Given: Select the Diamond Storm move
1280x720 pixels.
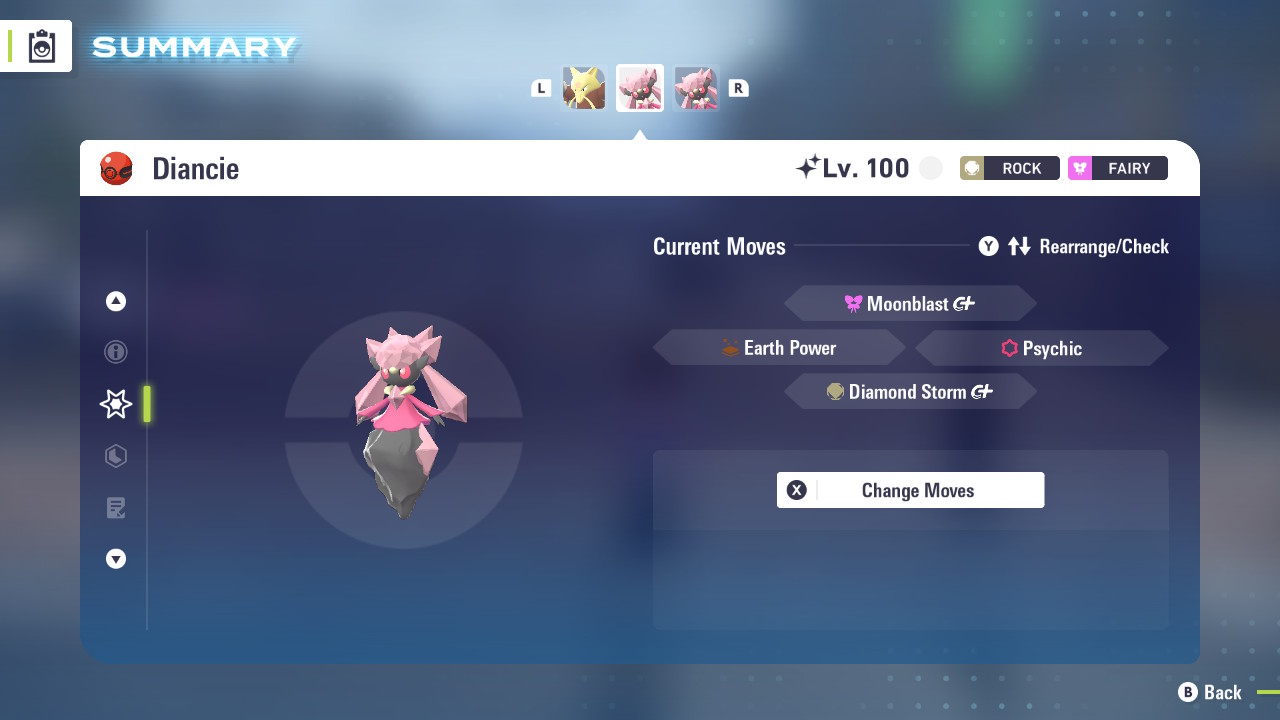Looking at the screenshot, I should point(910,391).
